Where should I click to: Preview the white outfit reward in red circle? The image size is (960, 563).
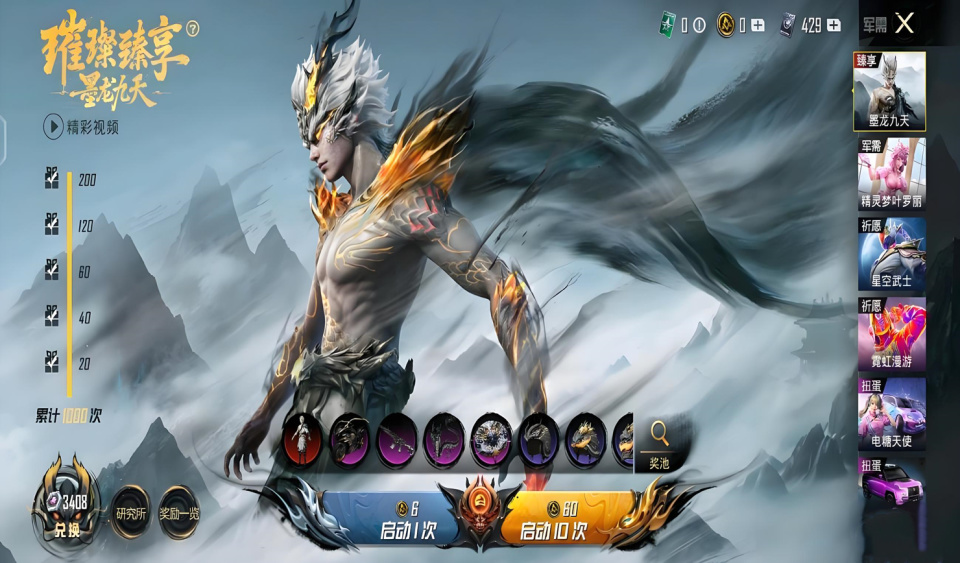point(302,438)
